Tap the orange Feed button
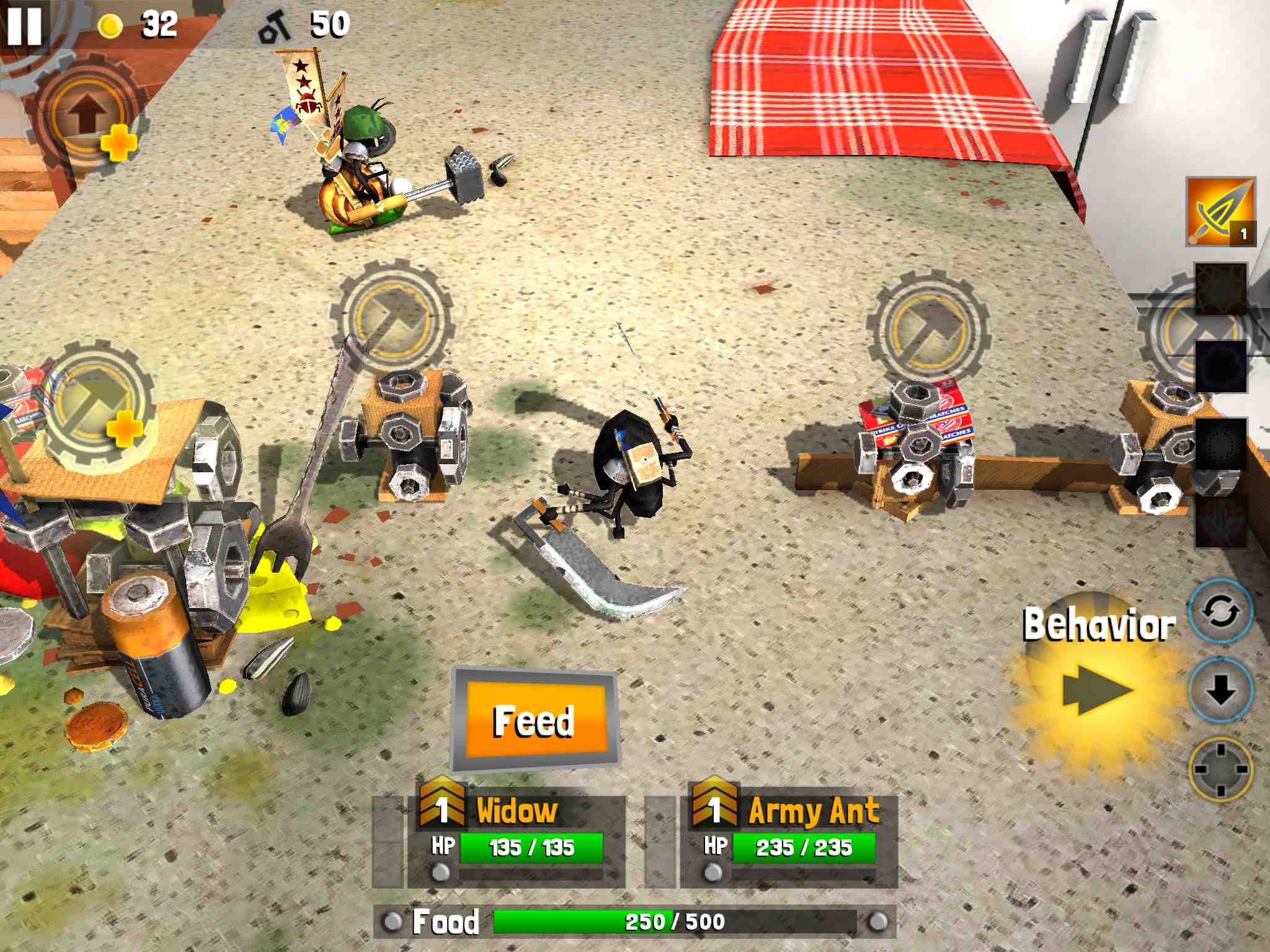Image resolution: width=1270 pixels, height=952 pixels. (x=535, y=720)
